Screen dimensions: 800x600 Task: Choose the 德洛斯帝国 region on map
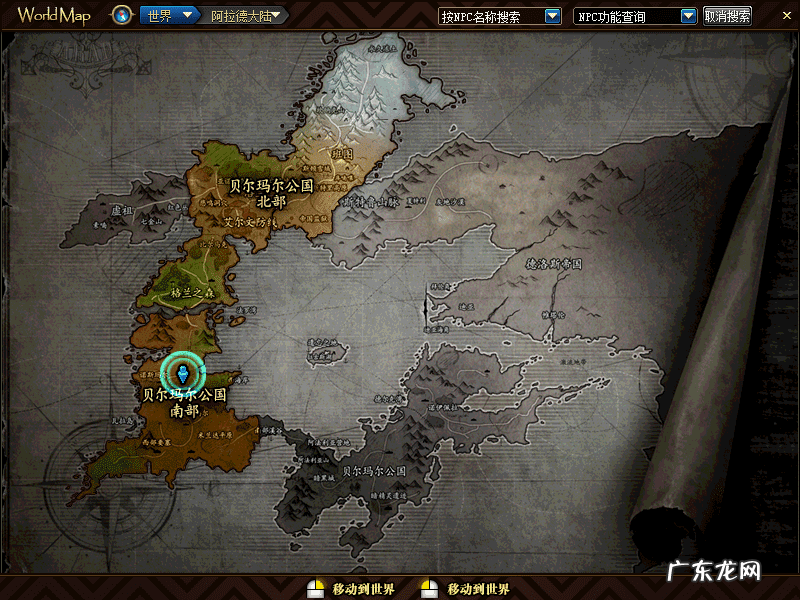tap(553, 264)
